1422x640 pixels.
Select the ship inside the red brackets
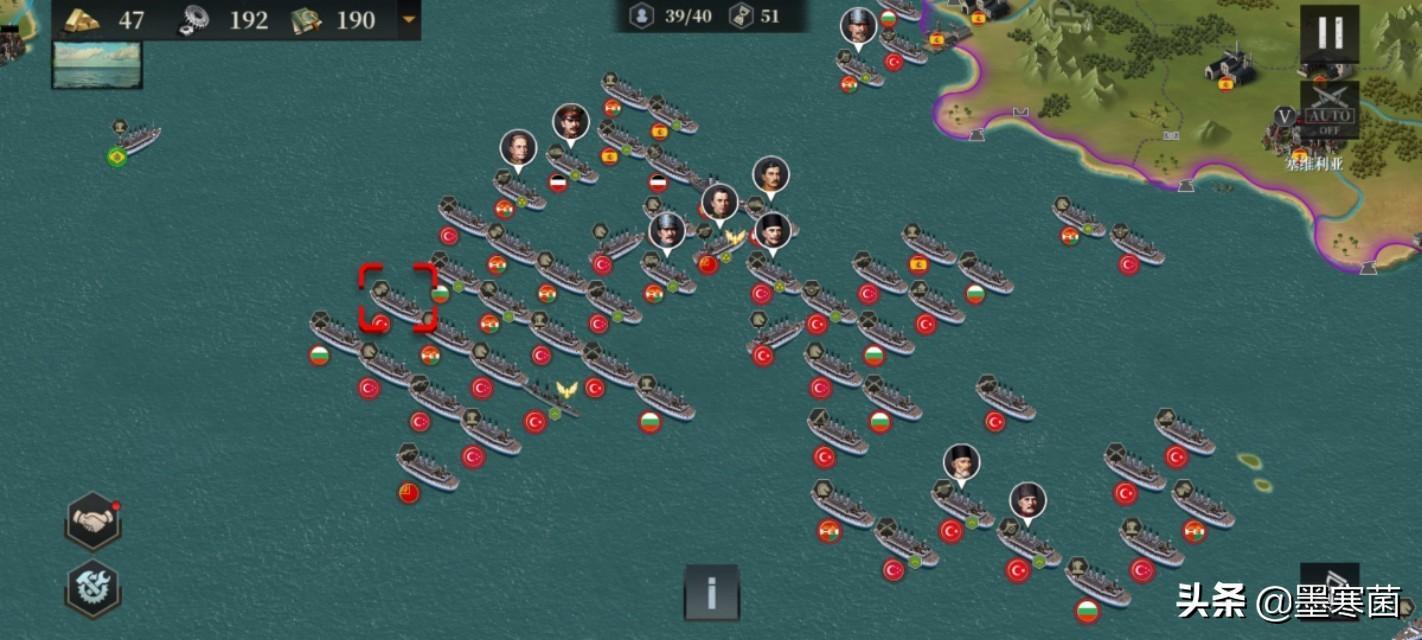pos(398,300)
